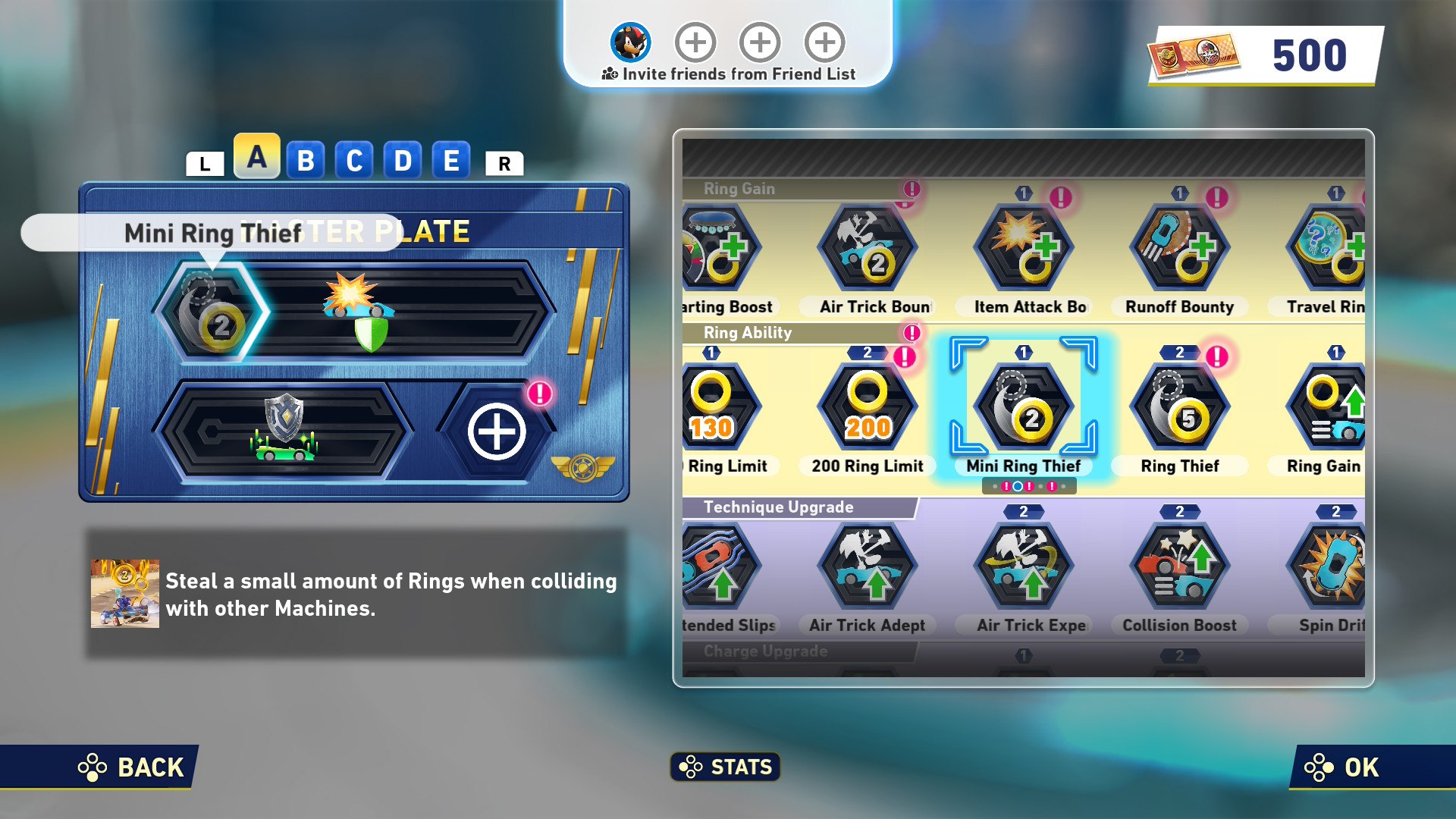This screenshot has height=819, width=1456.
Task: Select the Mini Ring Thief gadget
Action: click(1024, 408)
